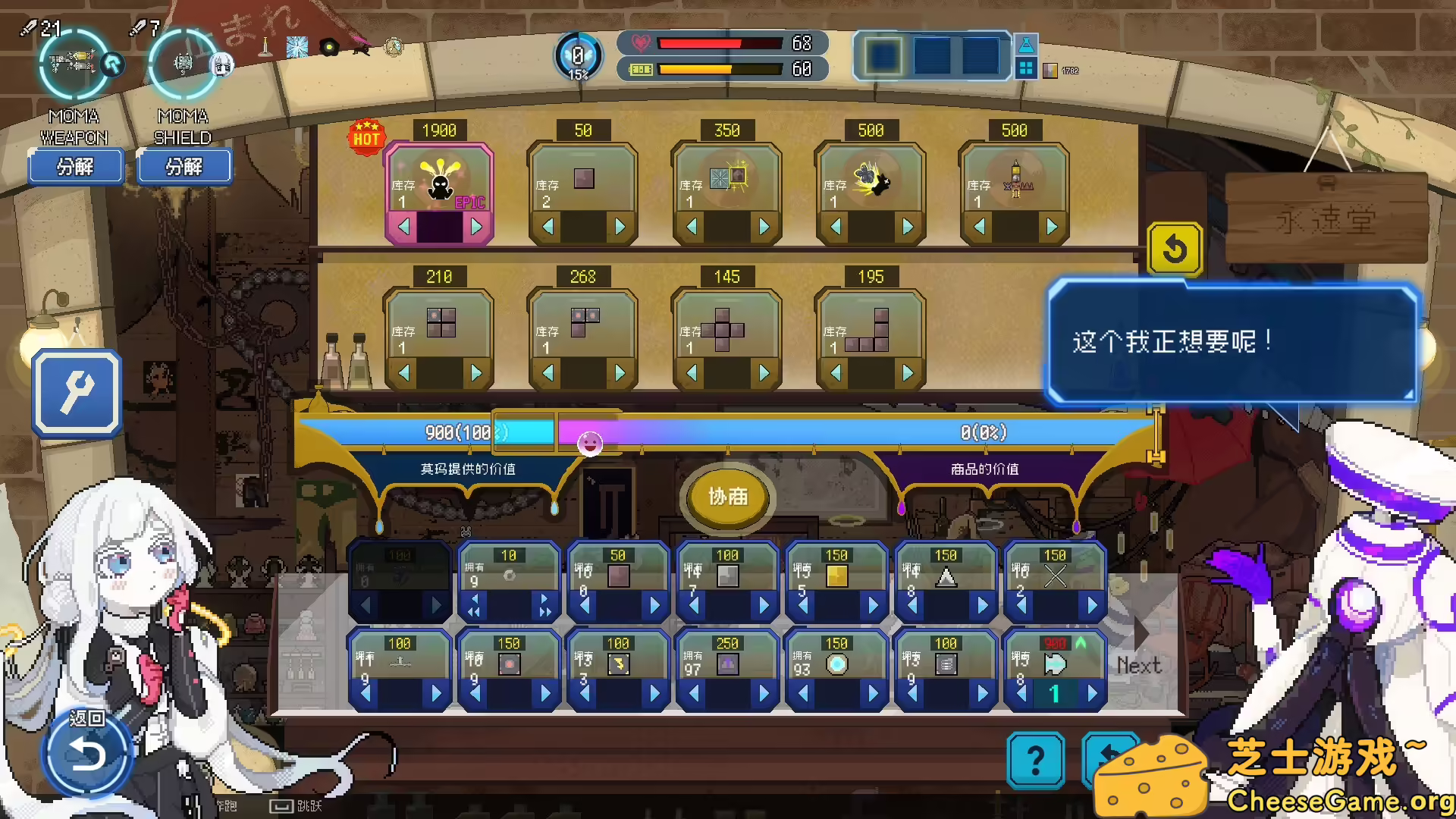Click the return arrow icon above the 返回 label
1456x819 pixels.
(87, 752)
